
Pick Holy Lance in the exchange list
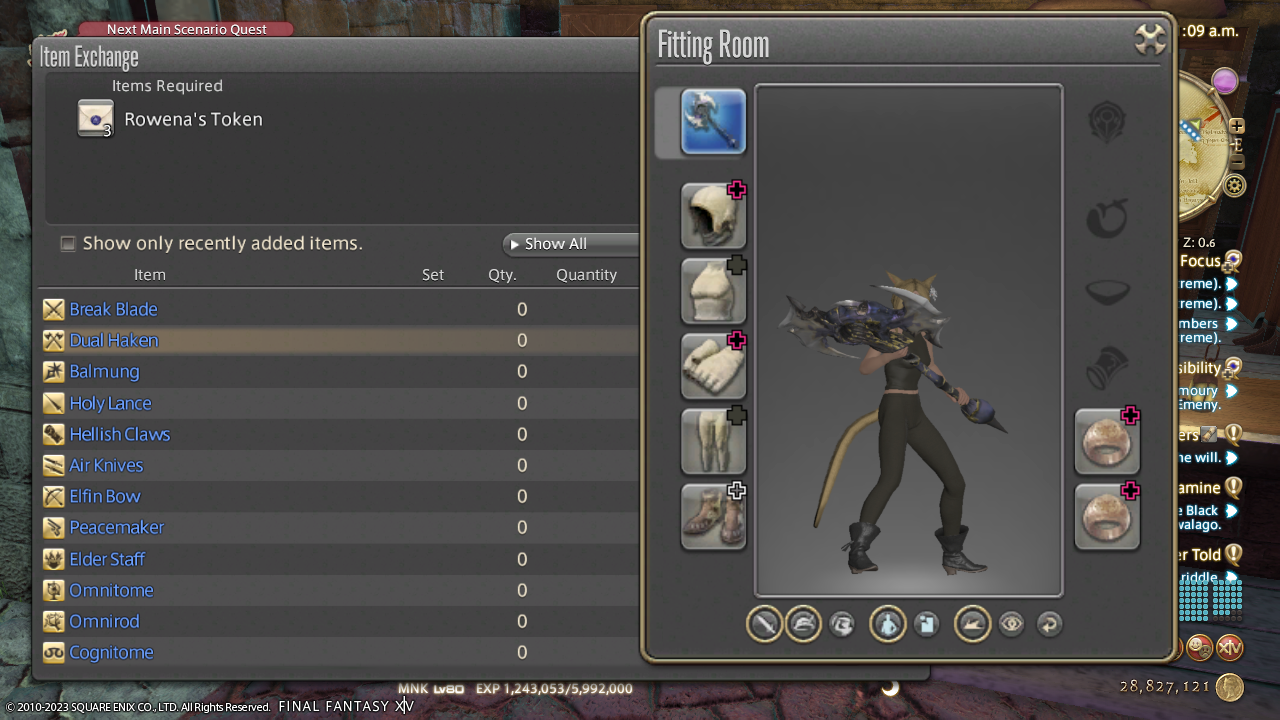[x=110, y=404]
